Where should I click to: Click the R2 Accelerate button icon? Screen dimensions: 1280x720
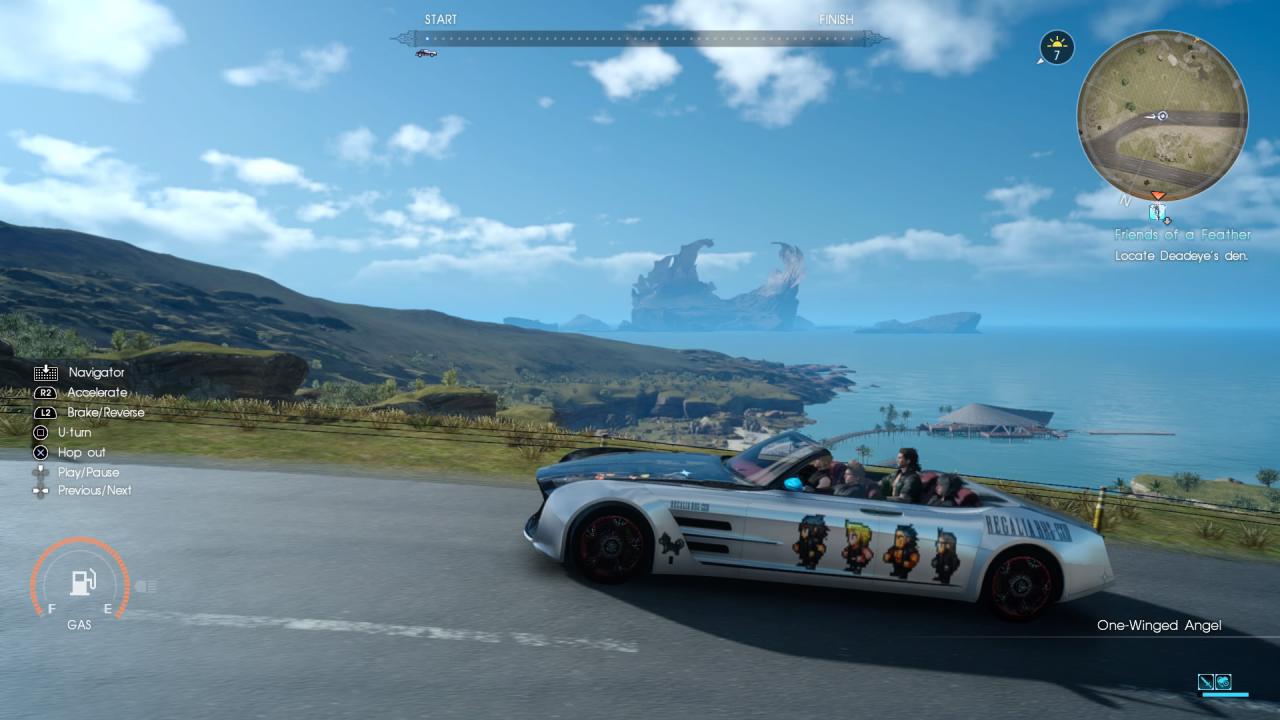coord(44,392)
